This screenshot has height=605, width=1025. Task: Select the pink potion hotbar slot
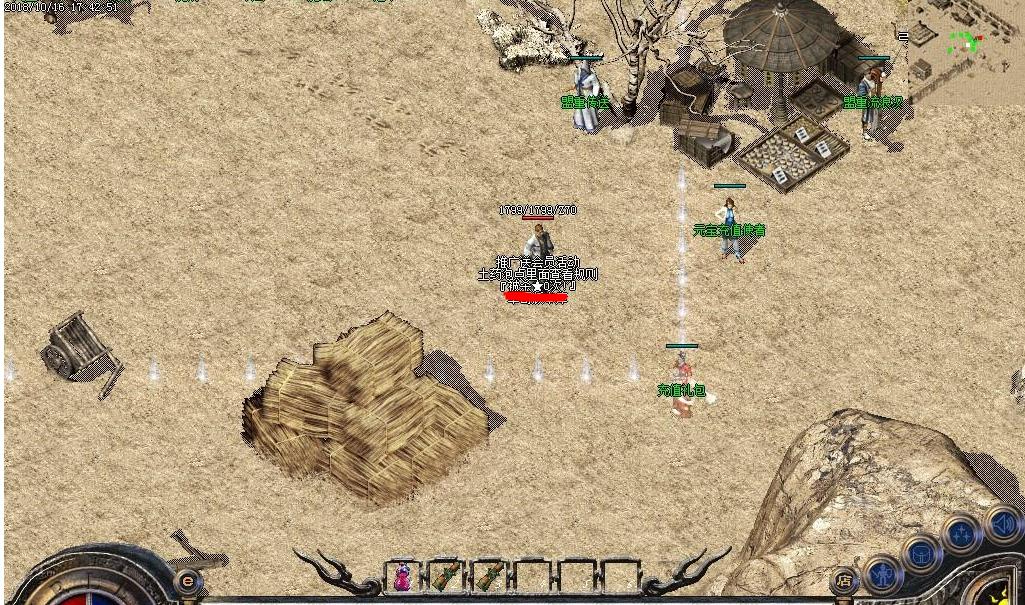pos(402,577)
